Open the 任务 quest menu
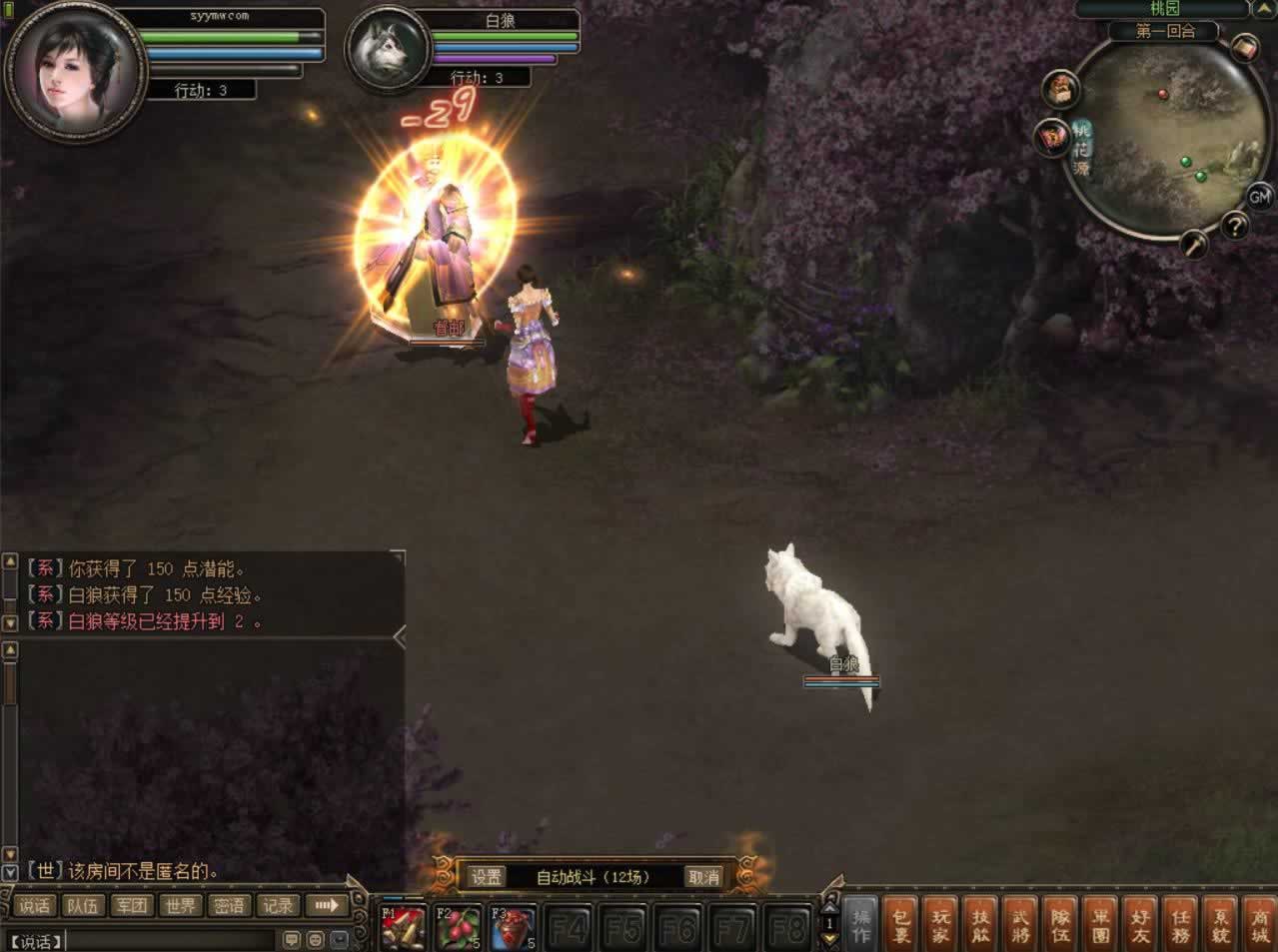Viewport: 1278px width, 952px height. [x=1180, y=924]
